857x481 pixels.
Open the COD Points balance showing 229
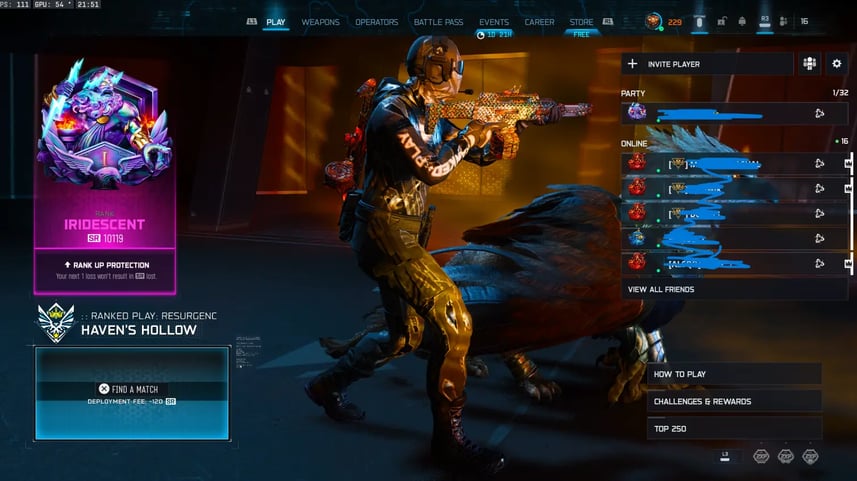click(x=664, y=21)
